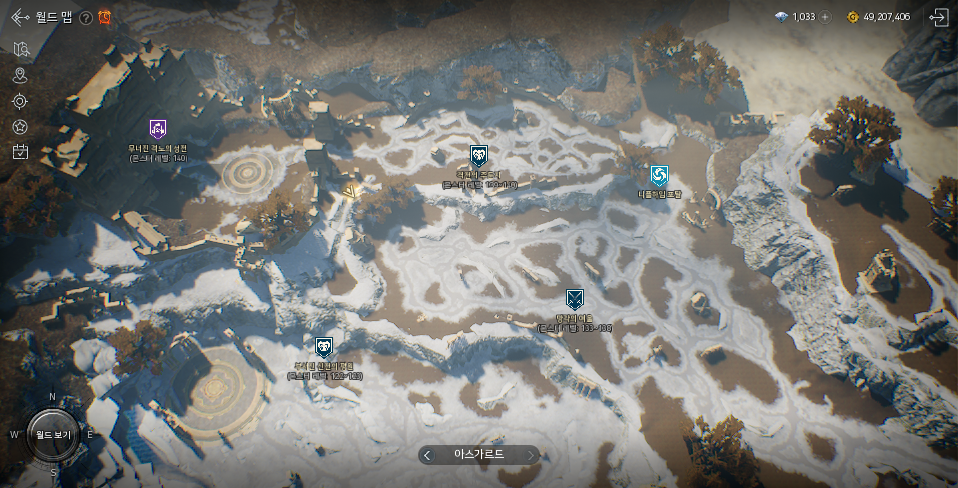This screenshot has height=488, width=958.
Task: Open the map search magnifier icon
Action: 20,49
